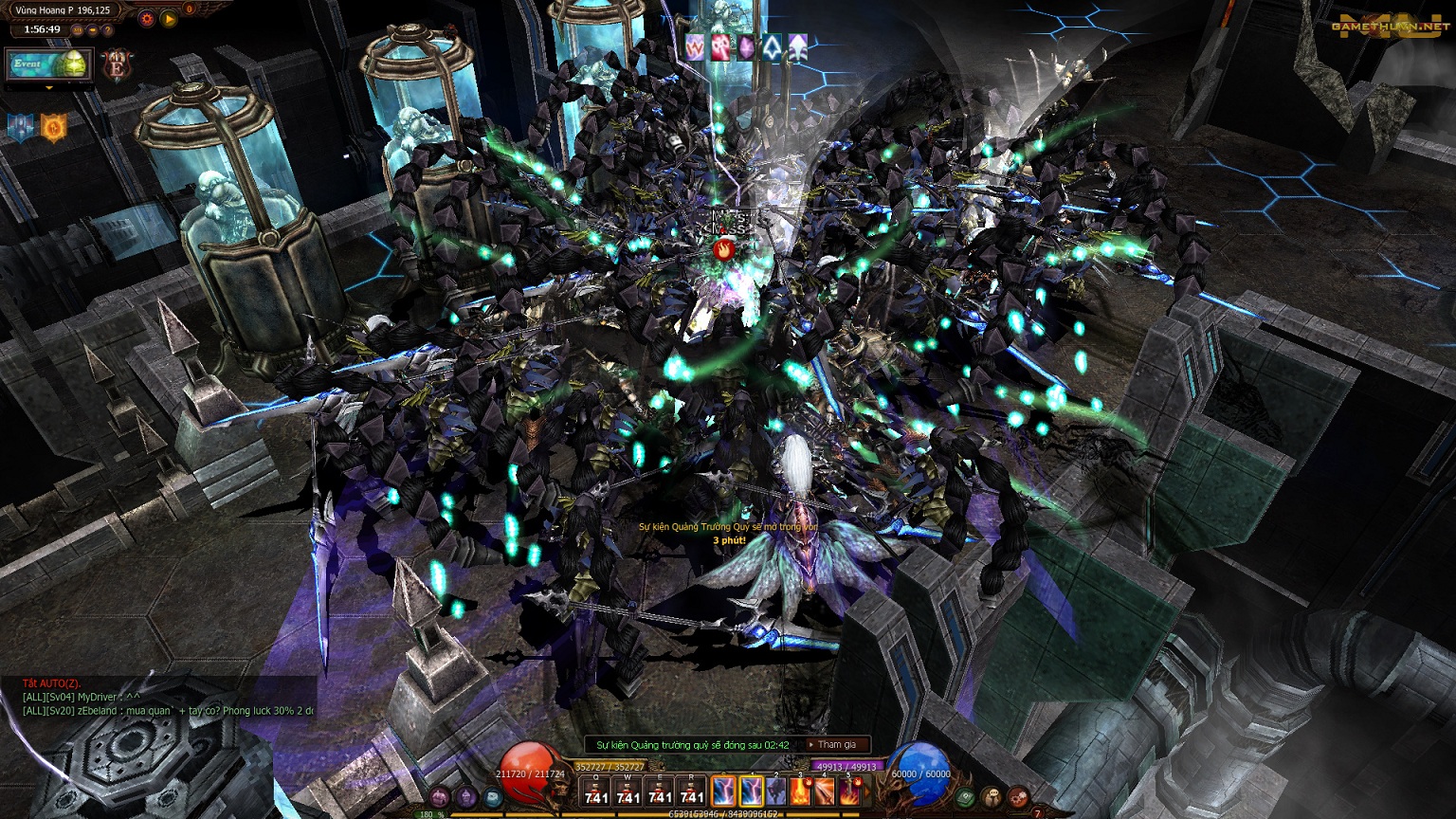The height and width of the screenshot is (819, 1456).
Task: Open the orange gear settings icon
Action: coord(146,18)
